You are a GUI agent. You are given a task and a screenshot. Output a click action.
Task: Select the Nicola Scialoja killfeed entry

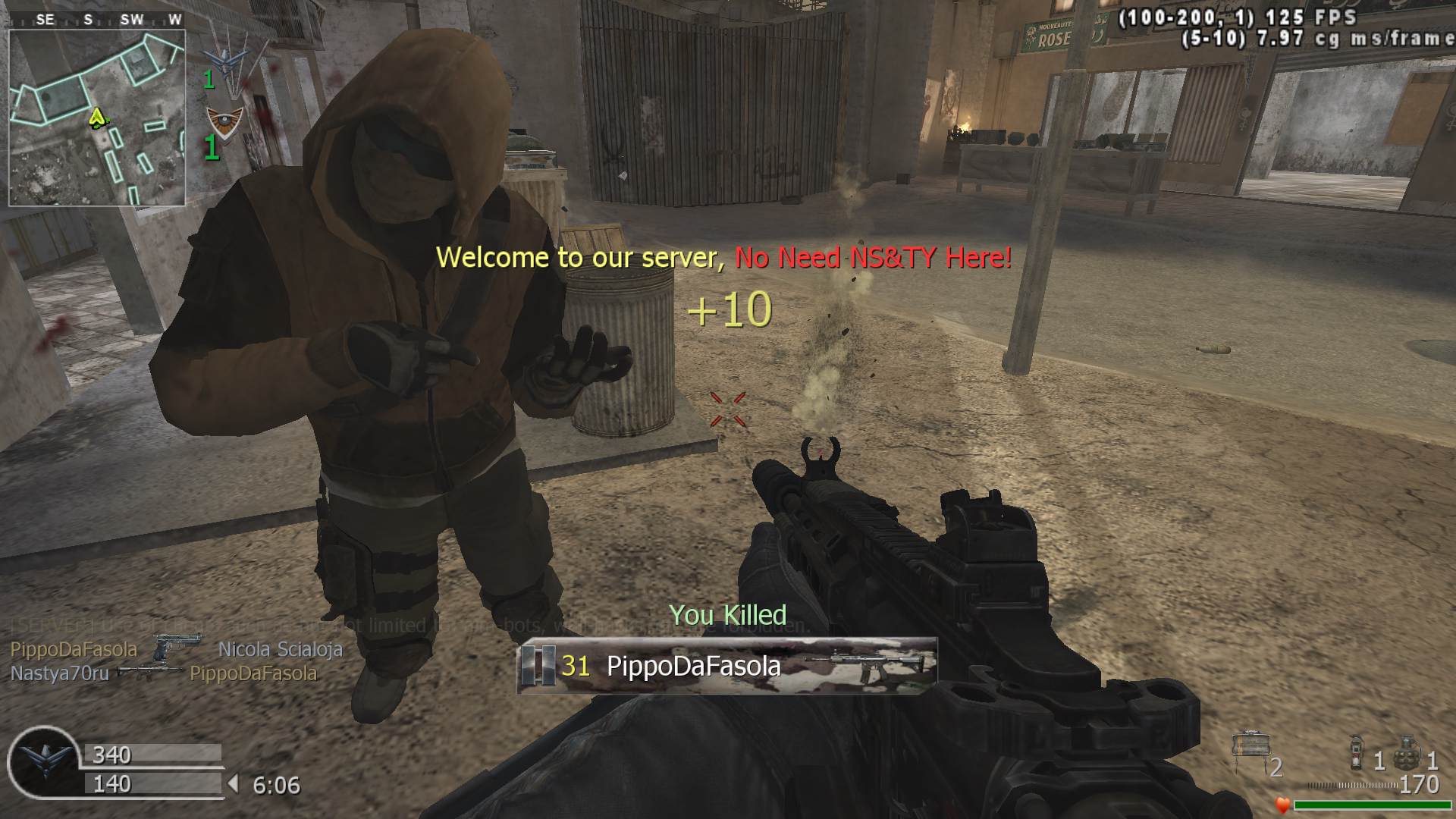(280, 649)
